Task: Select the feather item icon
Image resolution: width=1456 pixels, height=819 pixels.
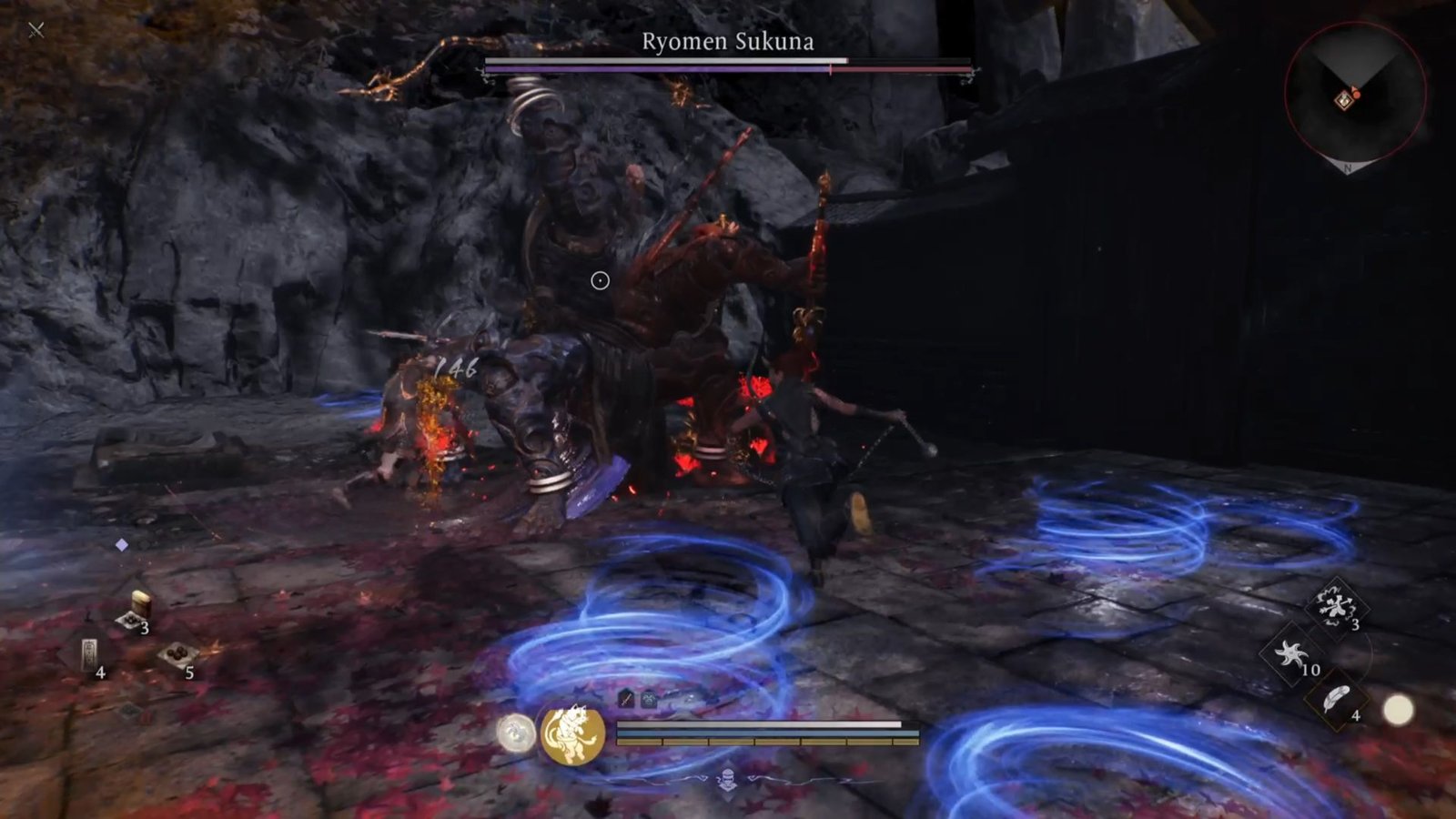Action: tap(1335, 698)
